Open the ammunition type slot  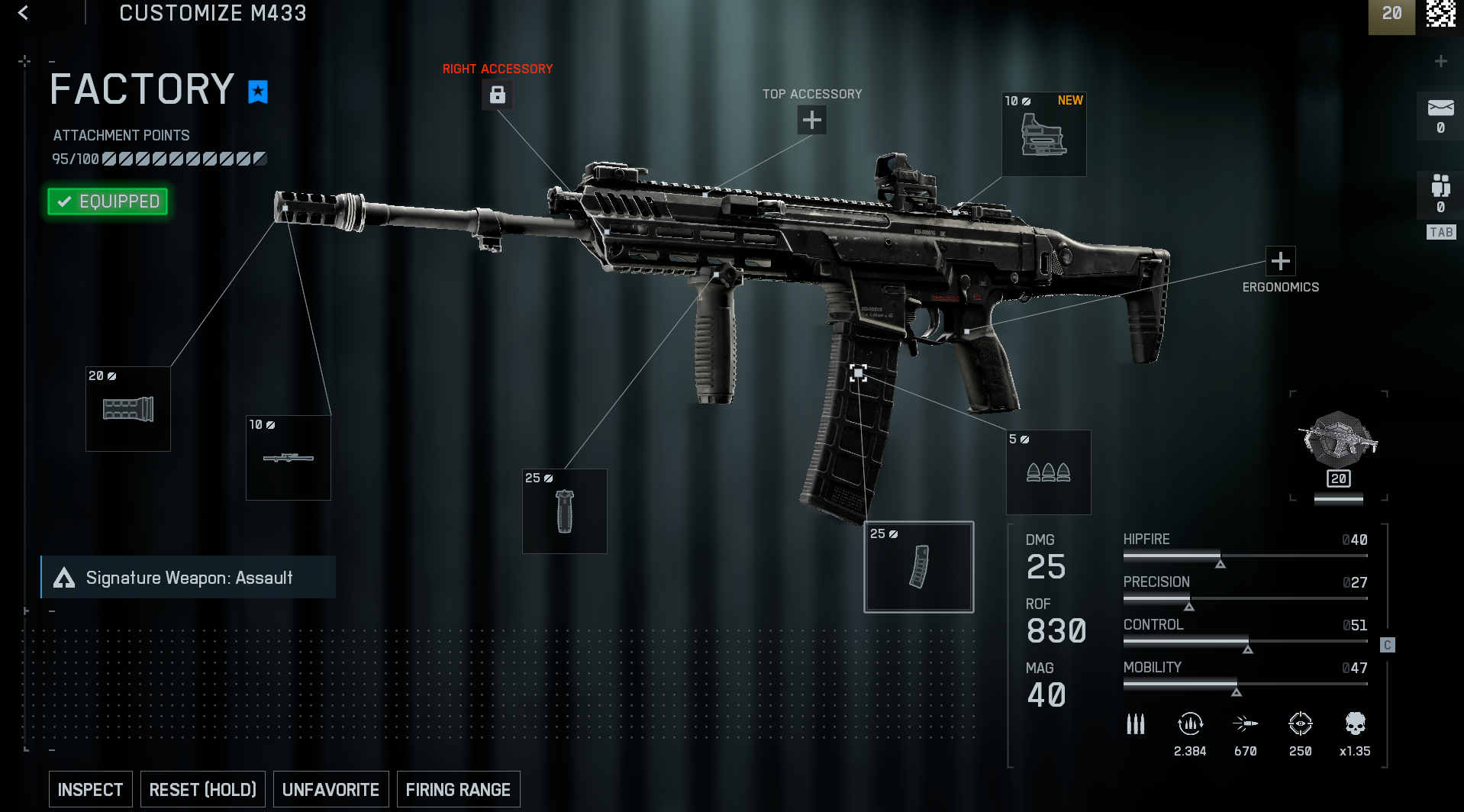1048,472
